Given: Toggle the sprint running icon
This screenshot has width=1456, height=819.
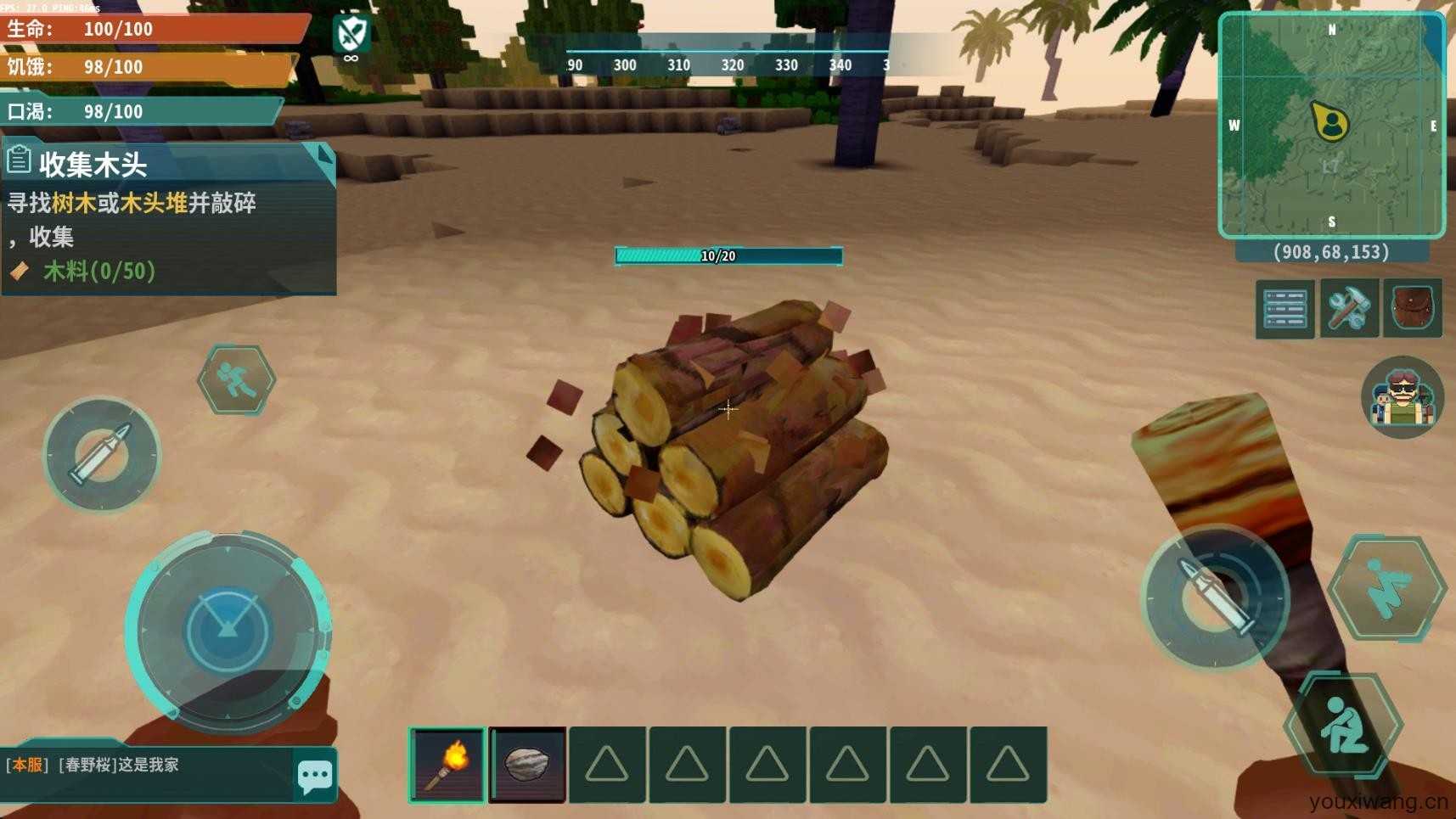Looking at the screenshot, I should click(x=236, y=379).
